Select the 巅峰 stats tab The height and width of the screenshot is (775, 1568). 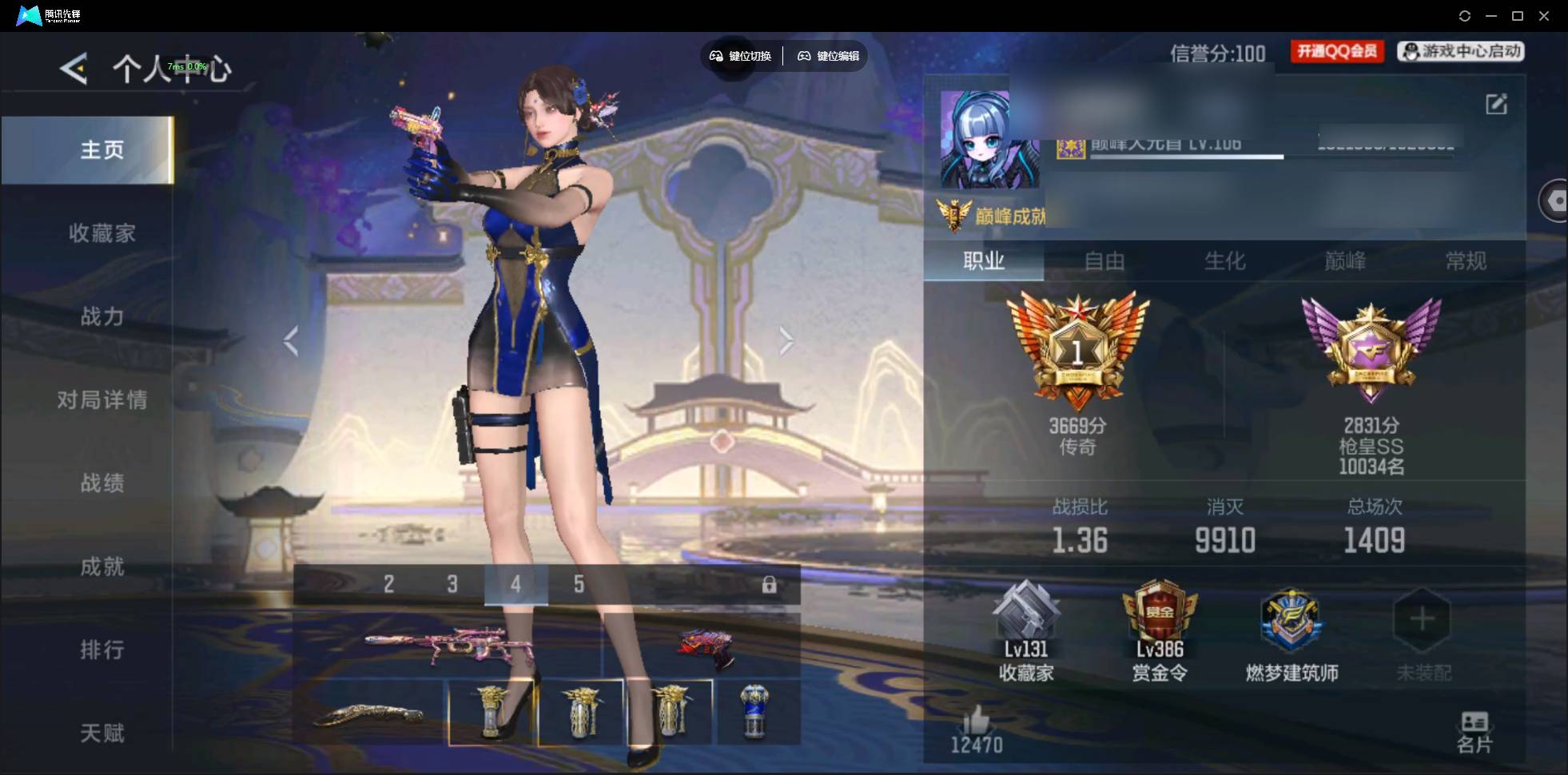tap(1345, 261)
